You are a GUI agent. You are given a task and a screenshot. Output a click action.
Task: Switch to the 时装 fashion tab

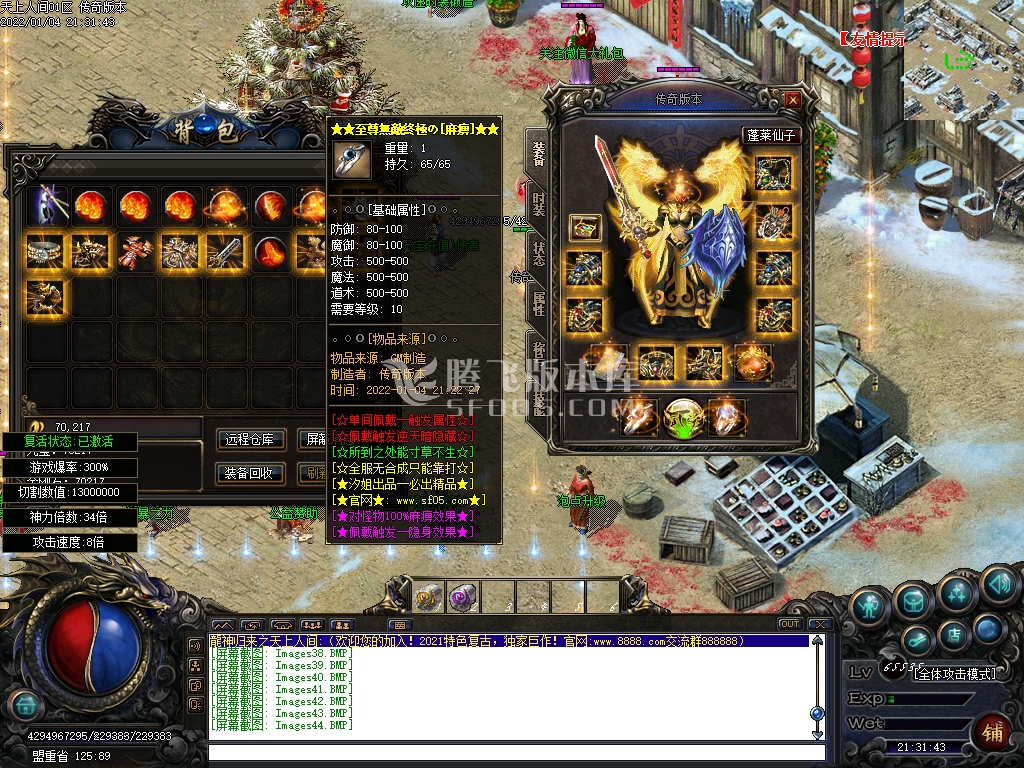coord(538,203)
